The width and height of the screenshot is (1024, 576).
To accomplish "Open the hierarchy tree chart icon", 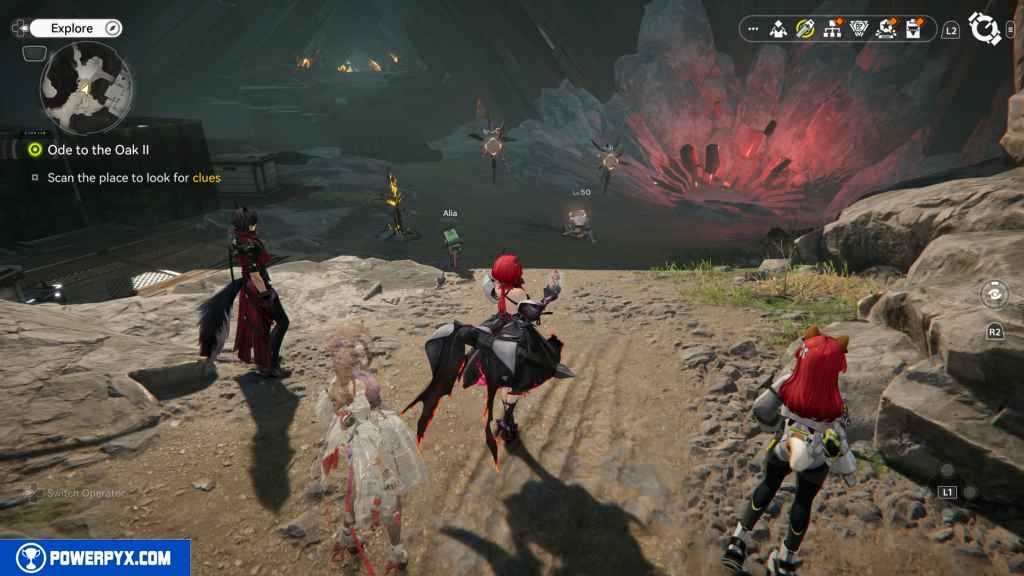I will [832, 29].
